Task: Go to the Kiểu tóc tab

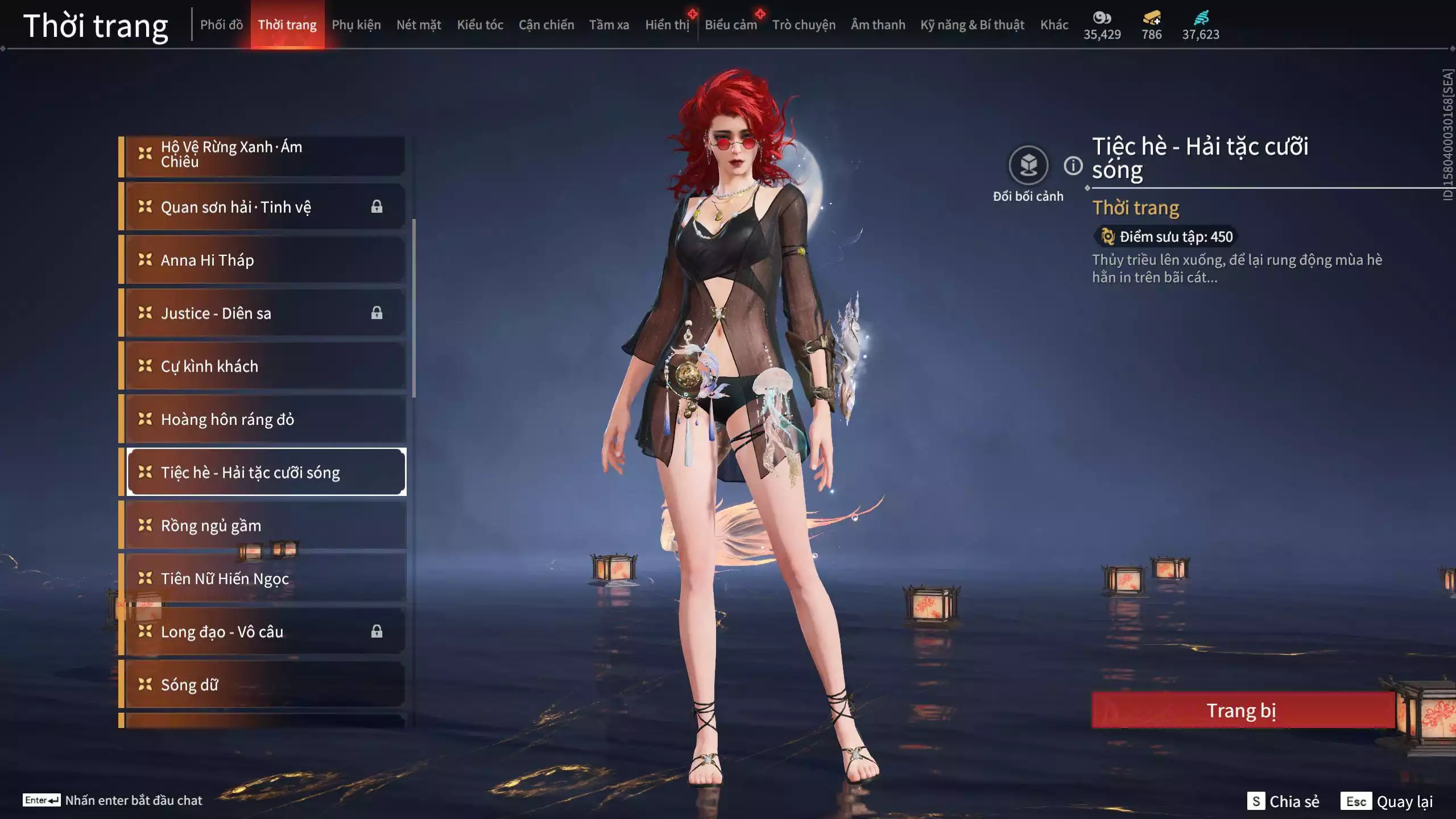Action: [480, 25]
